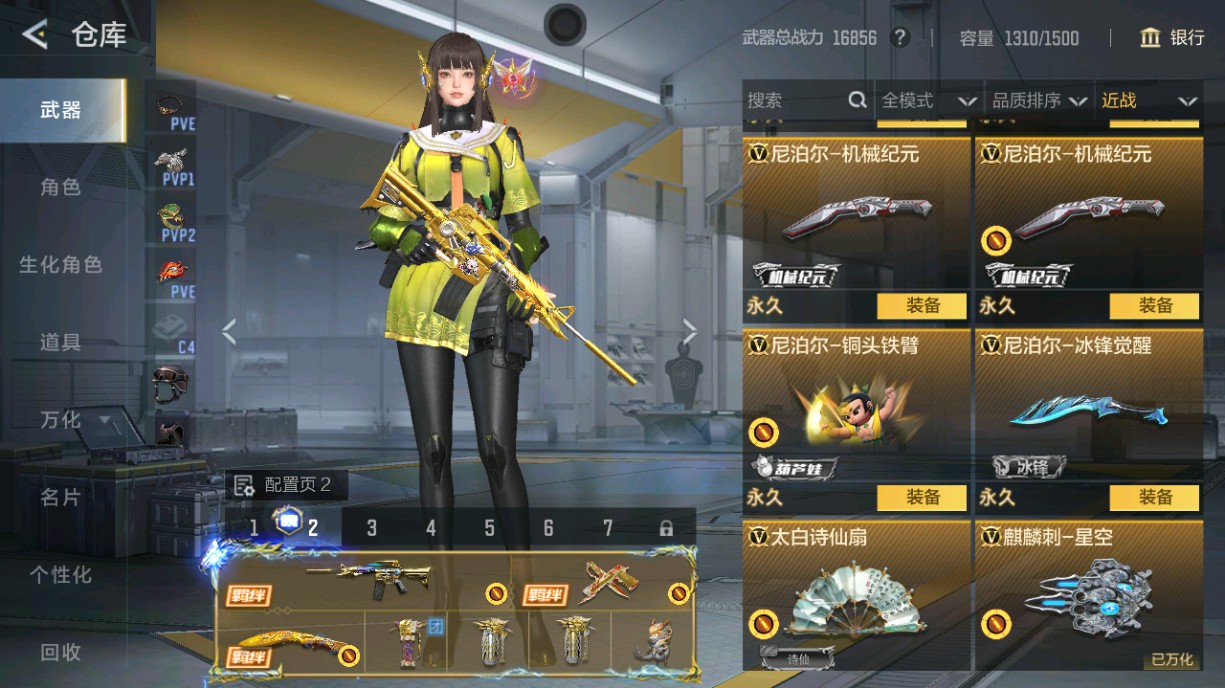
Task: Go back from the 仓库 screen
Action: (35, 36)
